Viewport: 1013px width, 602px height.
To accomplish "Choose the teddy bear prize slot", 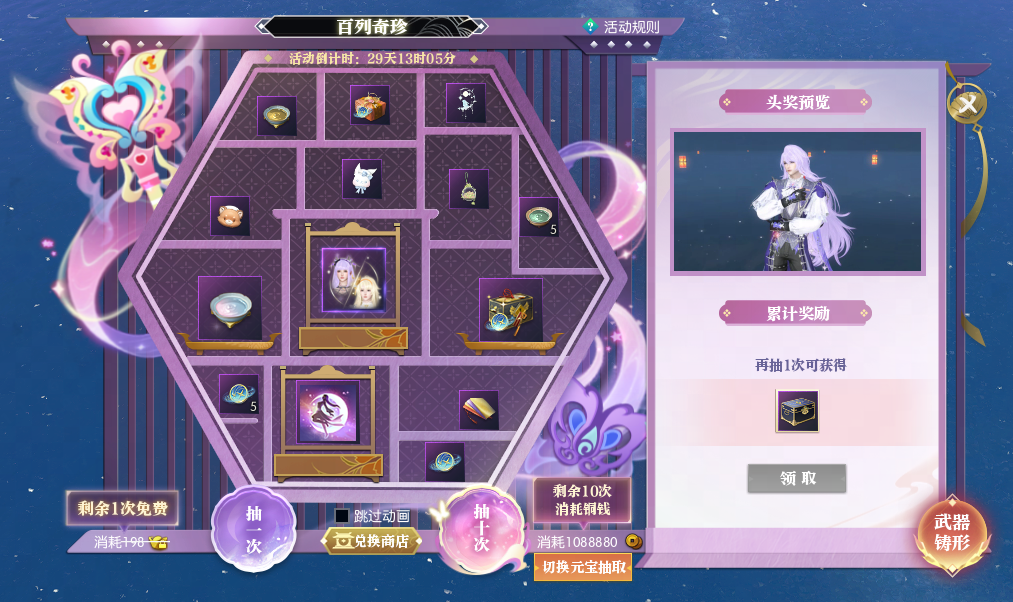I will tap(230, 216).
